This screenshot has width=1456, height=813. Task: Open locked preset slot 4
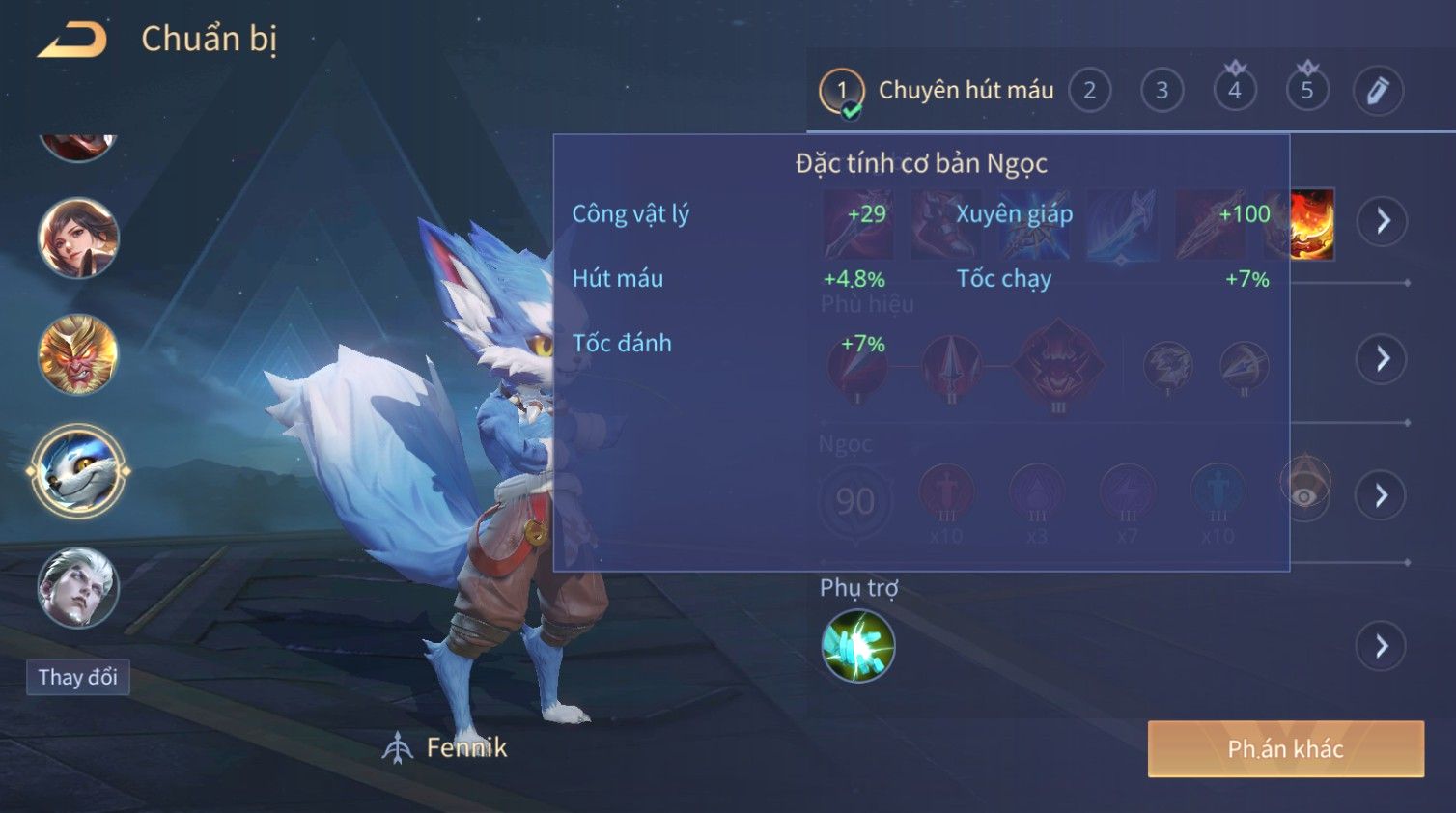[x=1234, y=91]
